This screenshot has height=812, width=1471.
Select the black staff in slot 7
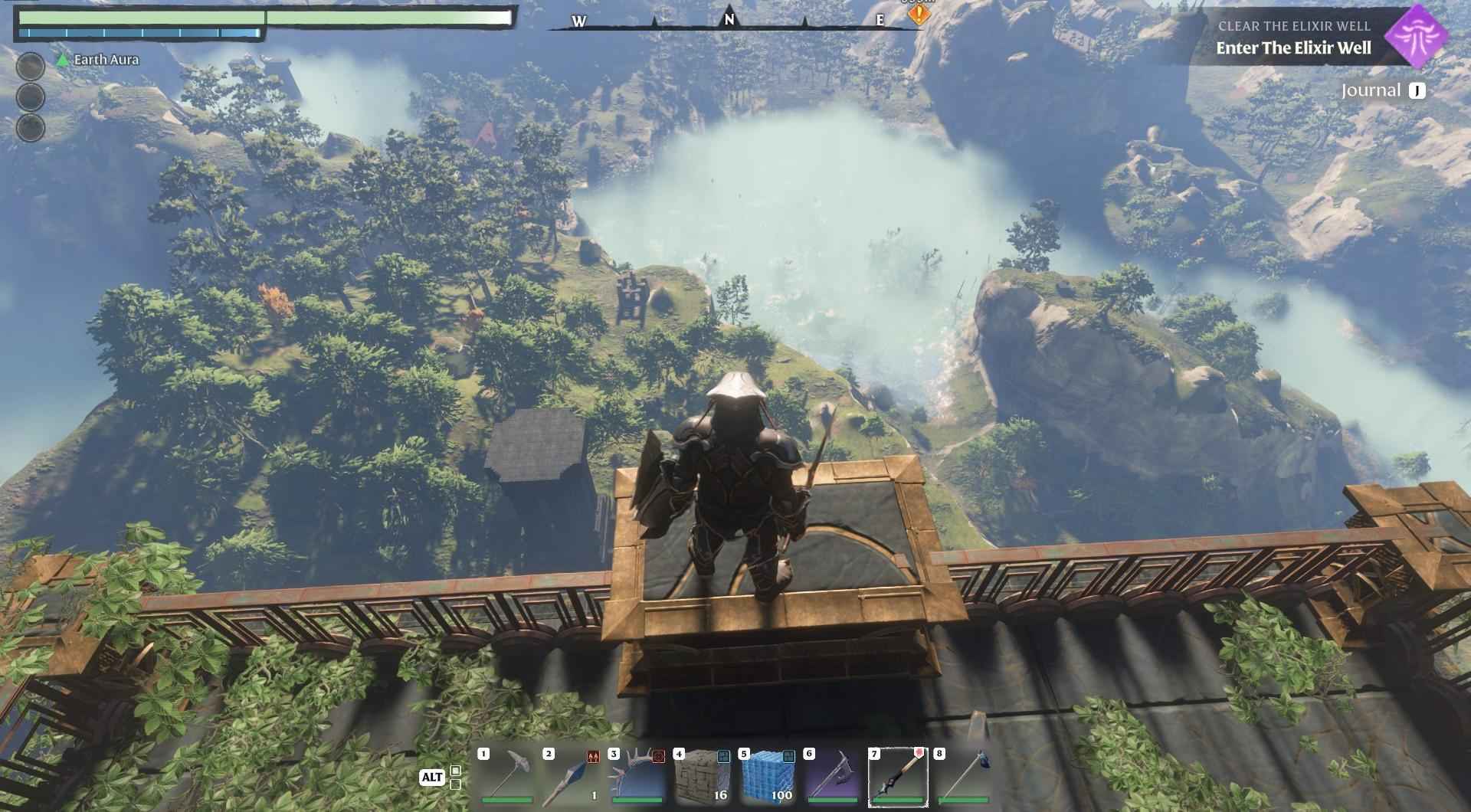[898, 777]
